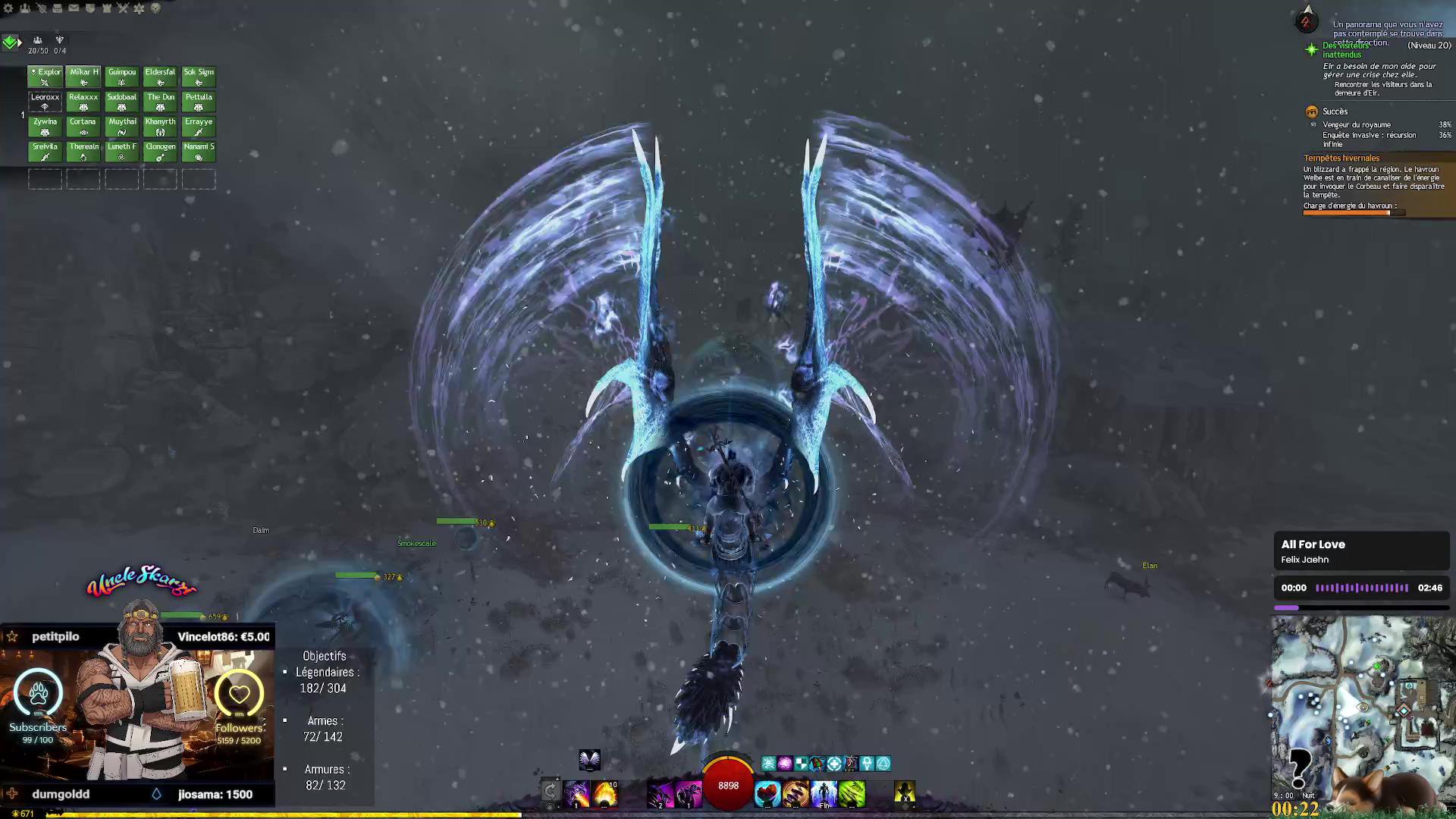
Task: Select squad member Leoroxx
Action: tap(45, 101)
